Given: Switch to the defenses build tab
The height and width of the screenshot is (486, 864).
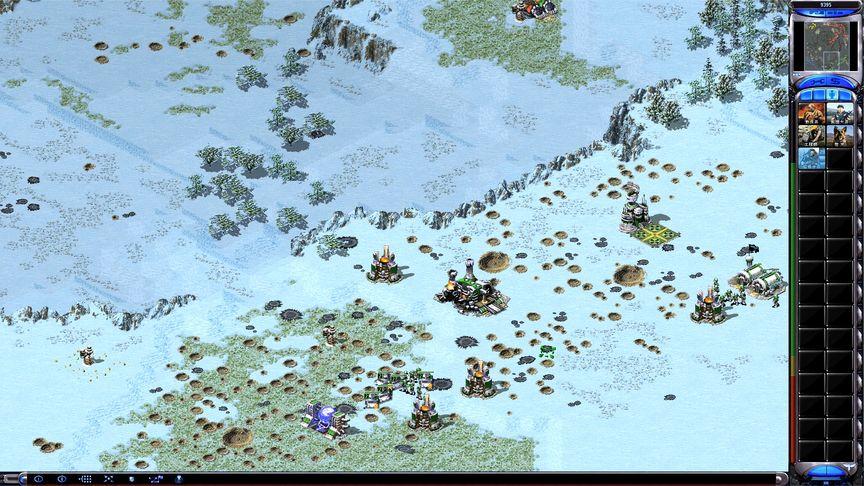Looking at the screenshot, I should [x=817, y=93].
